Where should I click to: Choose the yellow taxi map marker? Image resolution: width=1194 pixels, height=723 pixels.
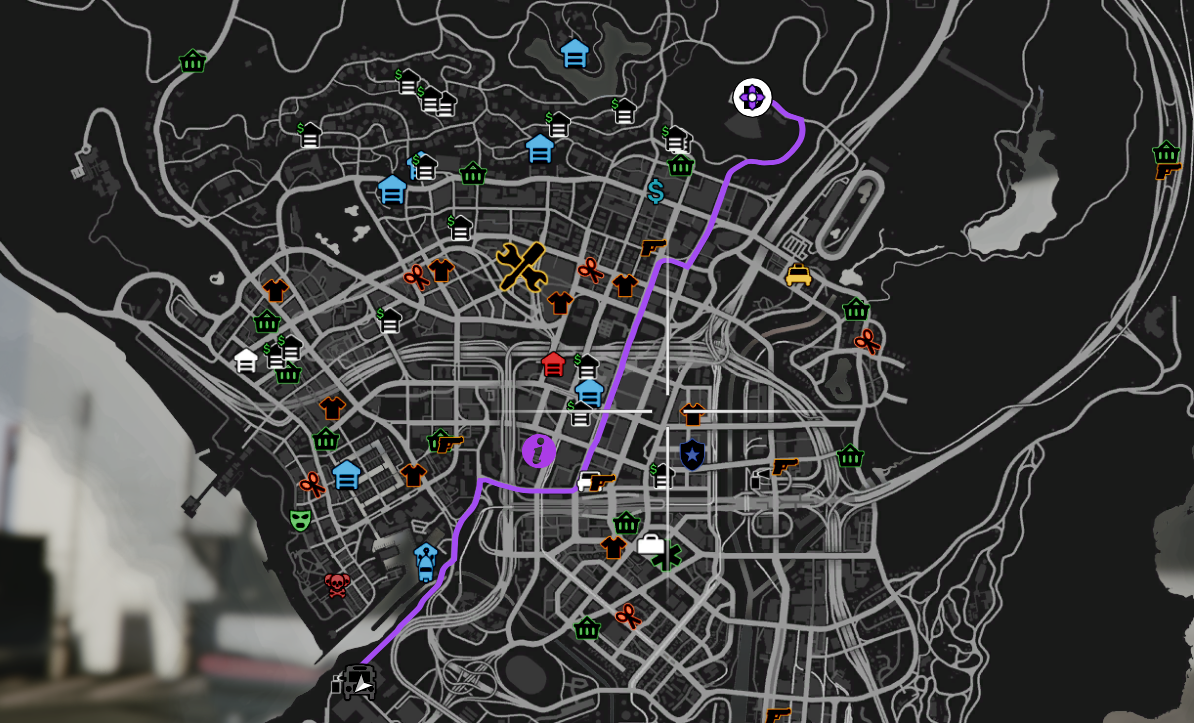[x=798, y=275]
